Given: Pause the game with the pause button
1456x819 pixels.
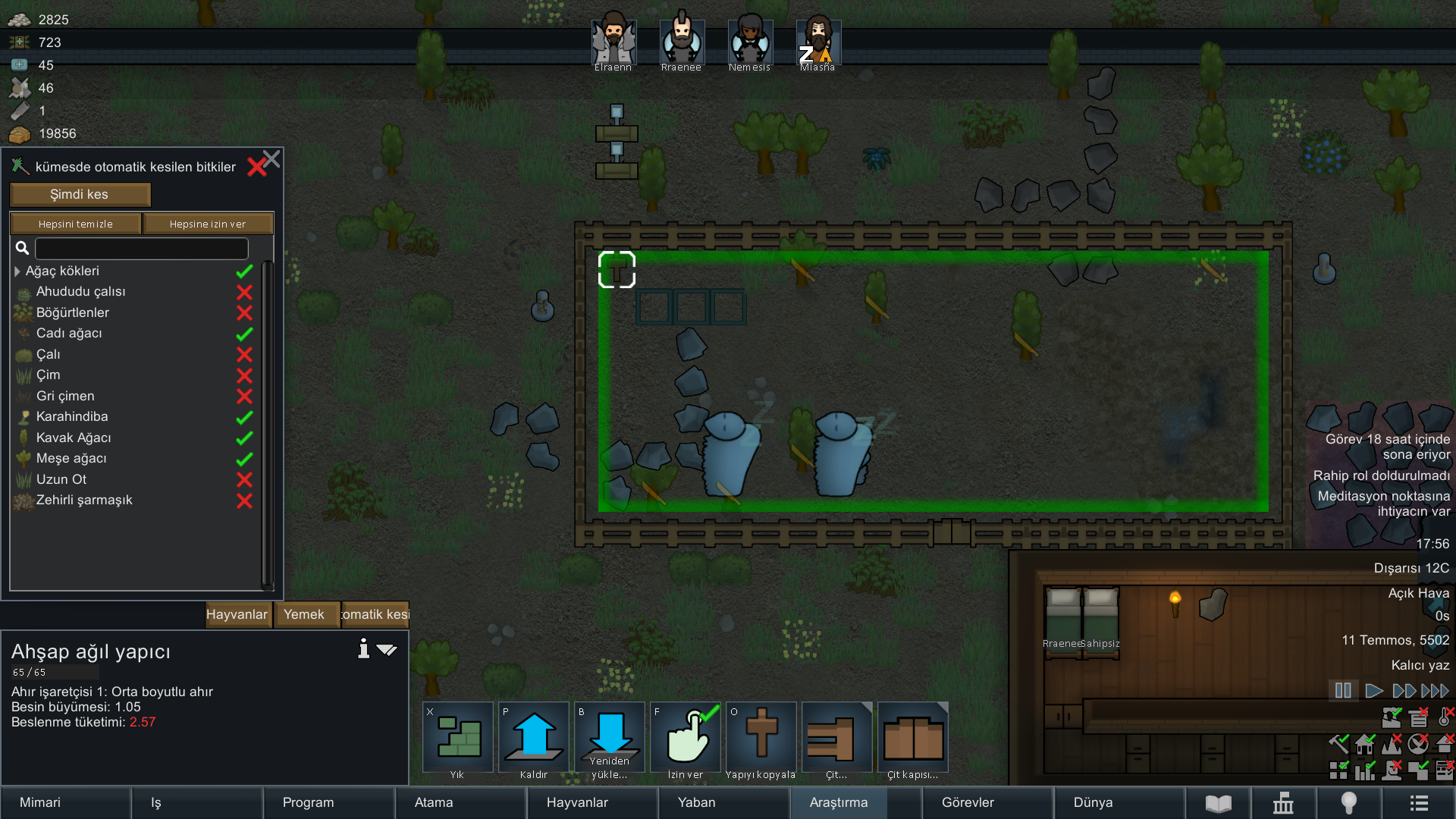Looking at the screenshot, I should click(x=1343, y=691).
